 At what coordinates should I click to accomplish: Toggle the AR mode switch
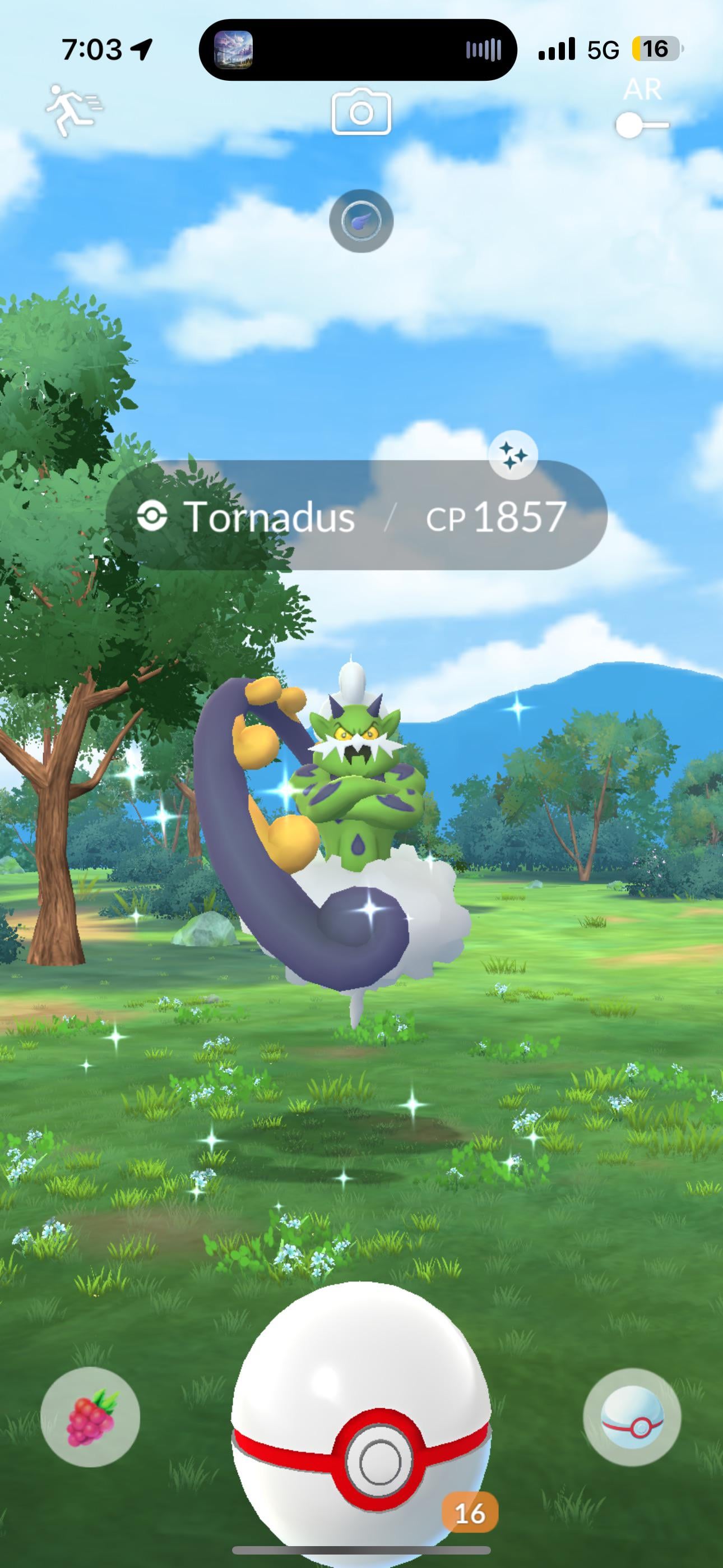click(641, 126)
